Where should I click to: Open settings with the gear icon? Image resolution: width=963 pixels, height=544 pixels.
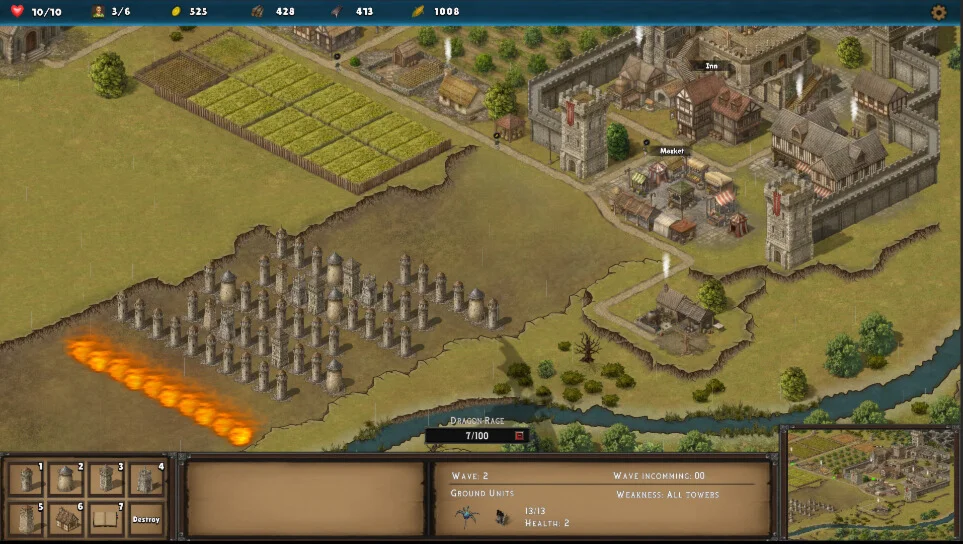click(x=938, y=12)
